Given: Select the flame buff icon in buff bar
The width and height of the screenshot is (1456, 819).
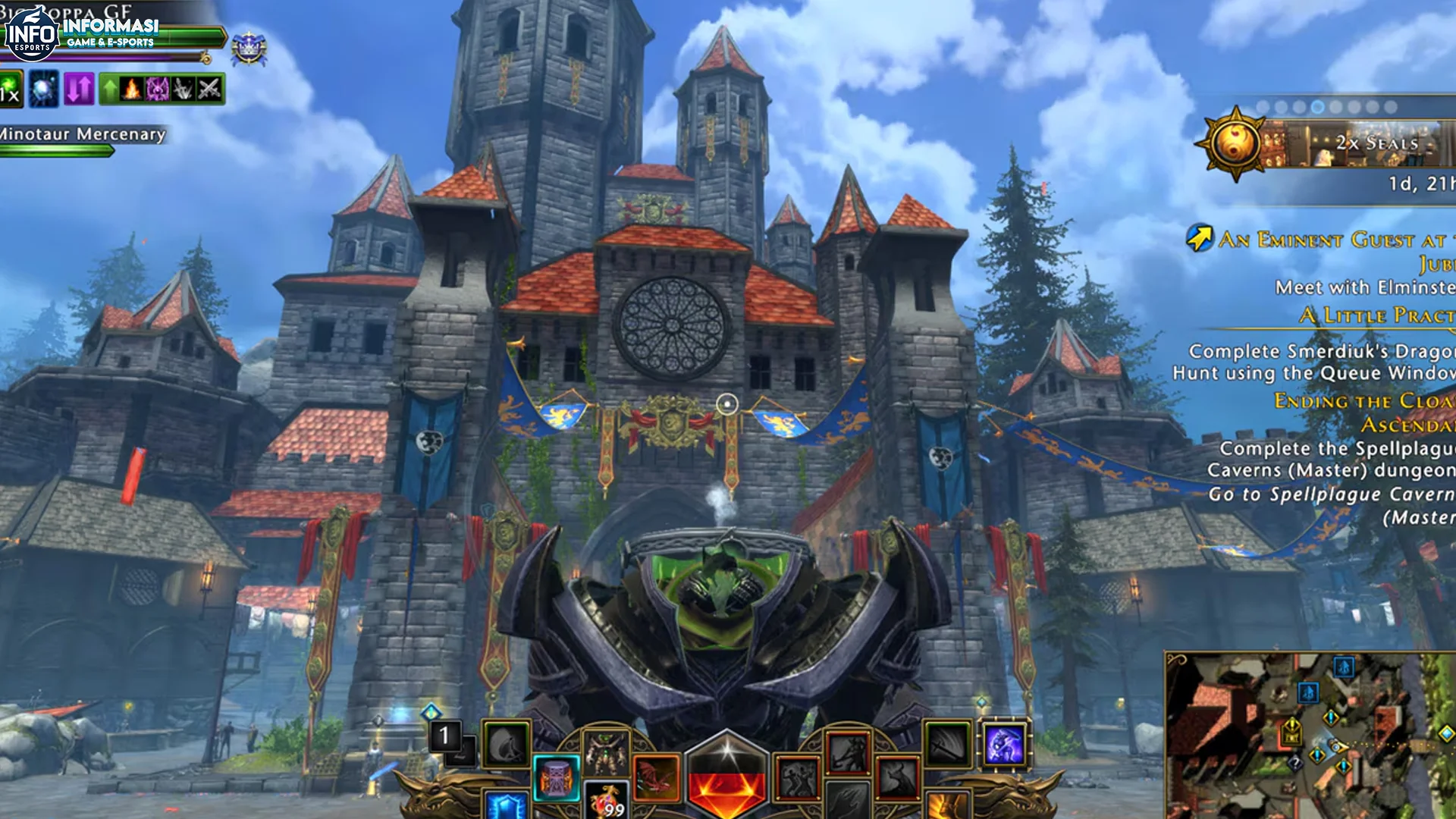Looking at the screenshot, I should pyautogui.click(x=131, y=89).
